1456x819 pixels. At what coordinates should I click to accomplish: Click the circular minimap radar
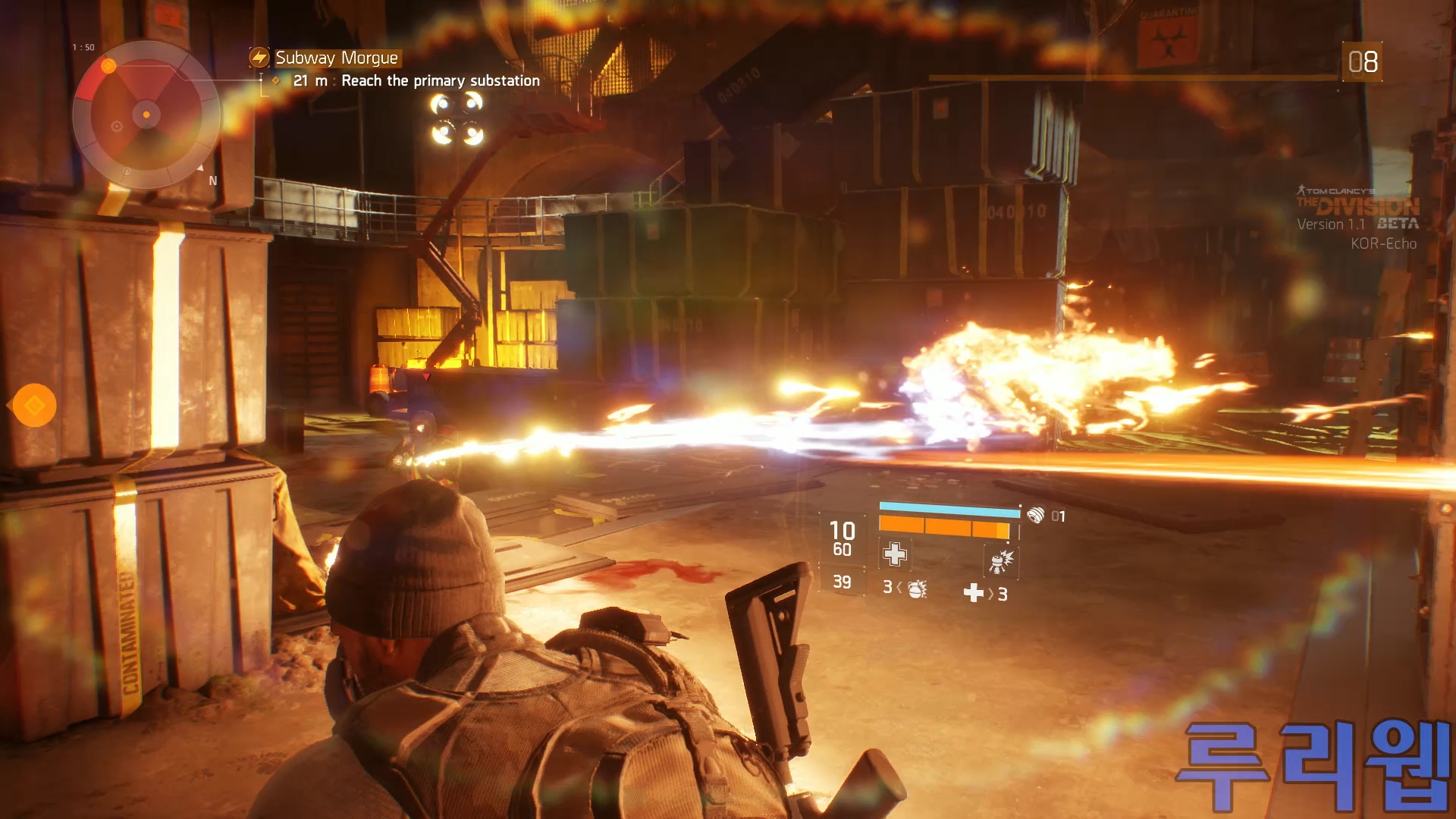click(x=146, y=115)
